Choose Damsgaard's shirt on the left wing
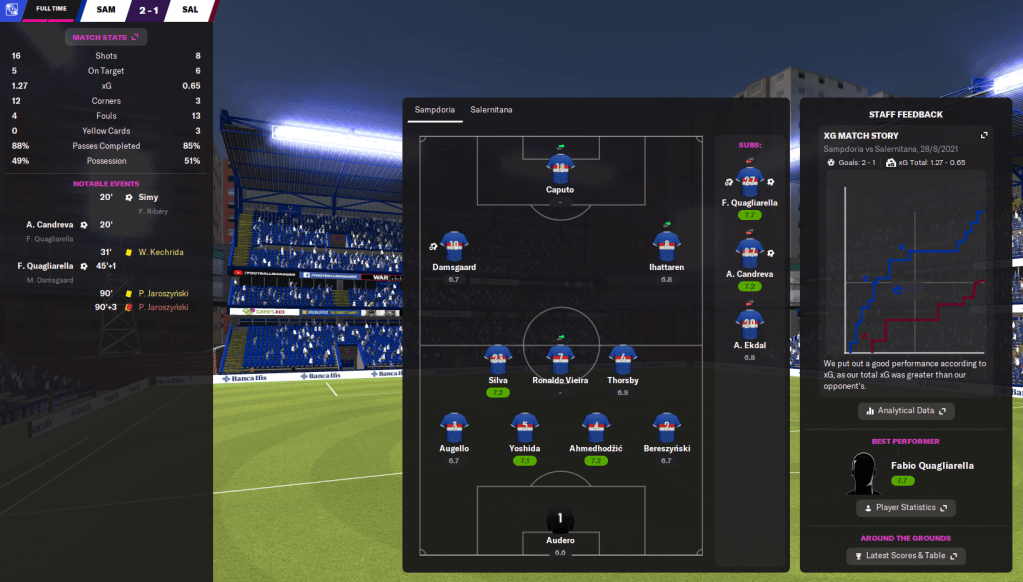 pyautogui.click(x=454, y=246)
